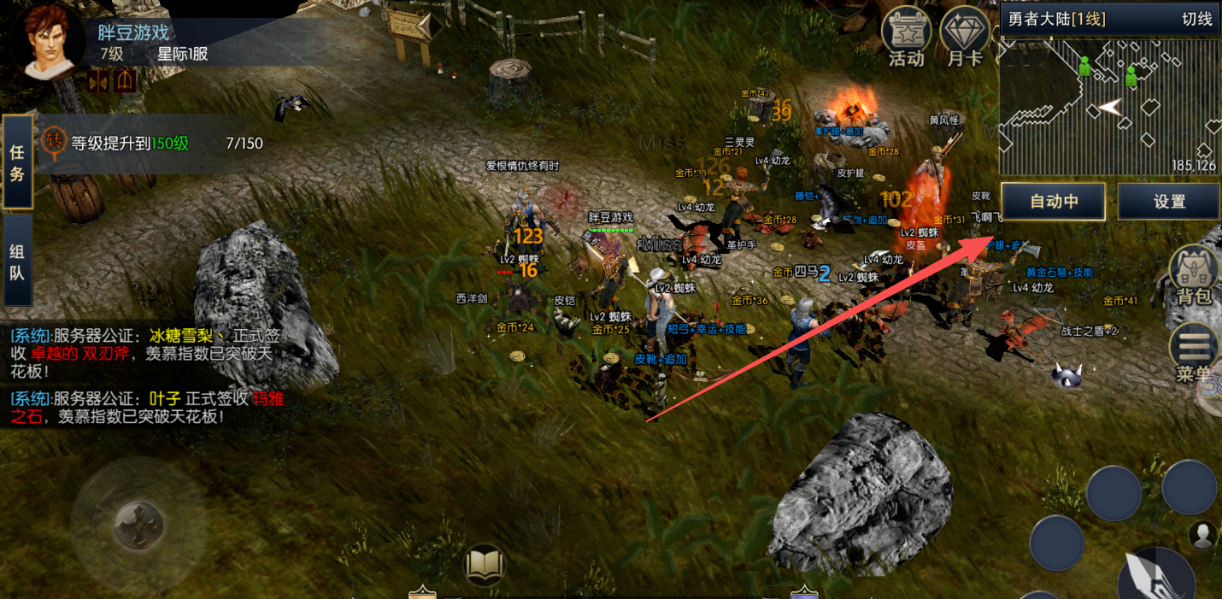Open the 月卡 monthly card icon

(x=965, y=38)
